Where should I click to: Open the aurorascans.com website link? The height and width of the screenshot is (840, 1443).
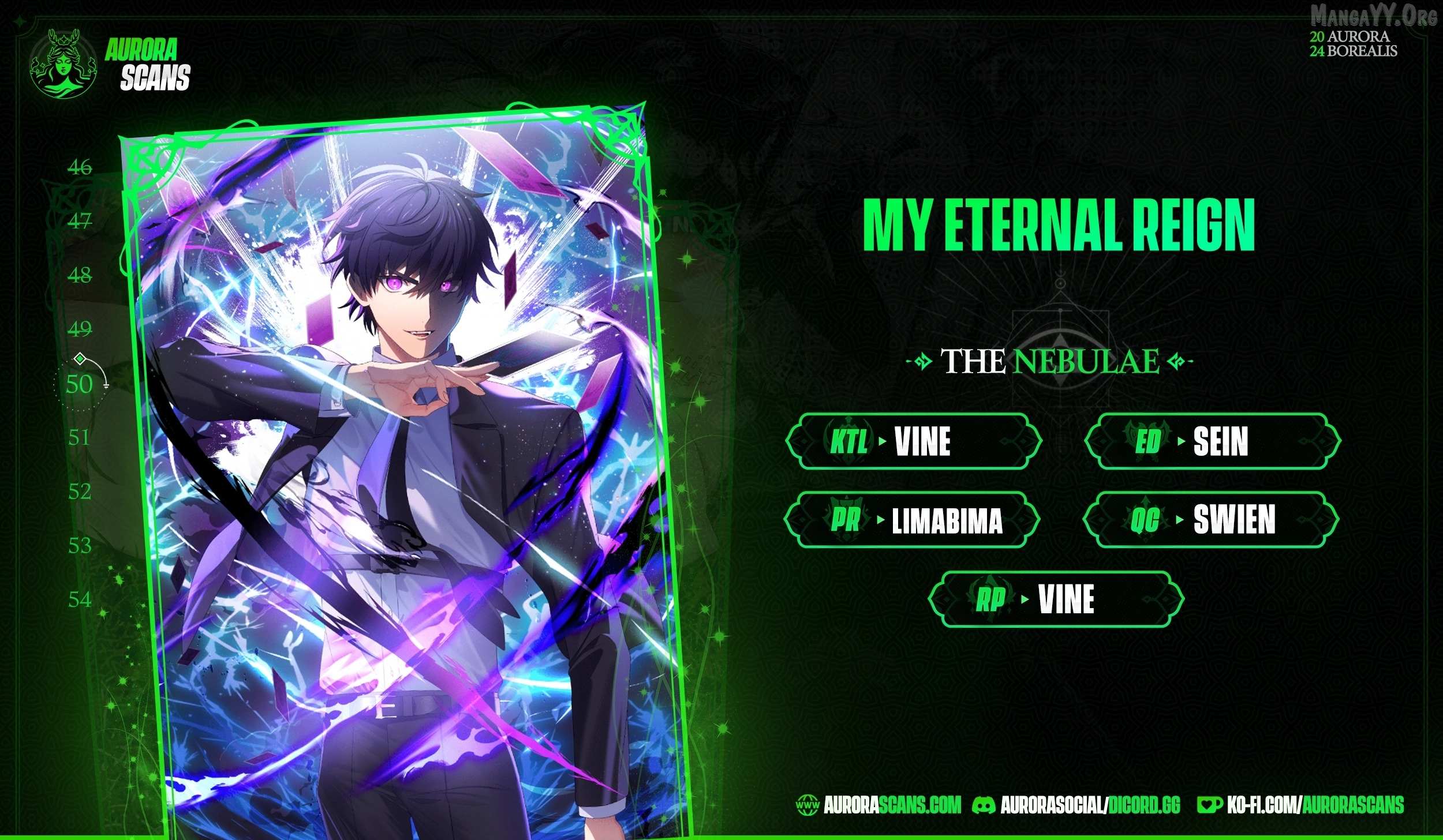click(879, 805)
